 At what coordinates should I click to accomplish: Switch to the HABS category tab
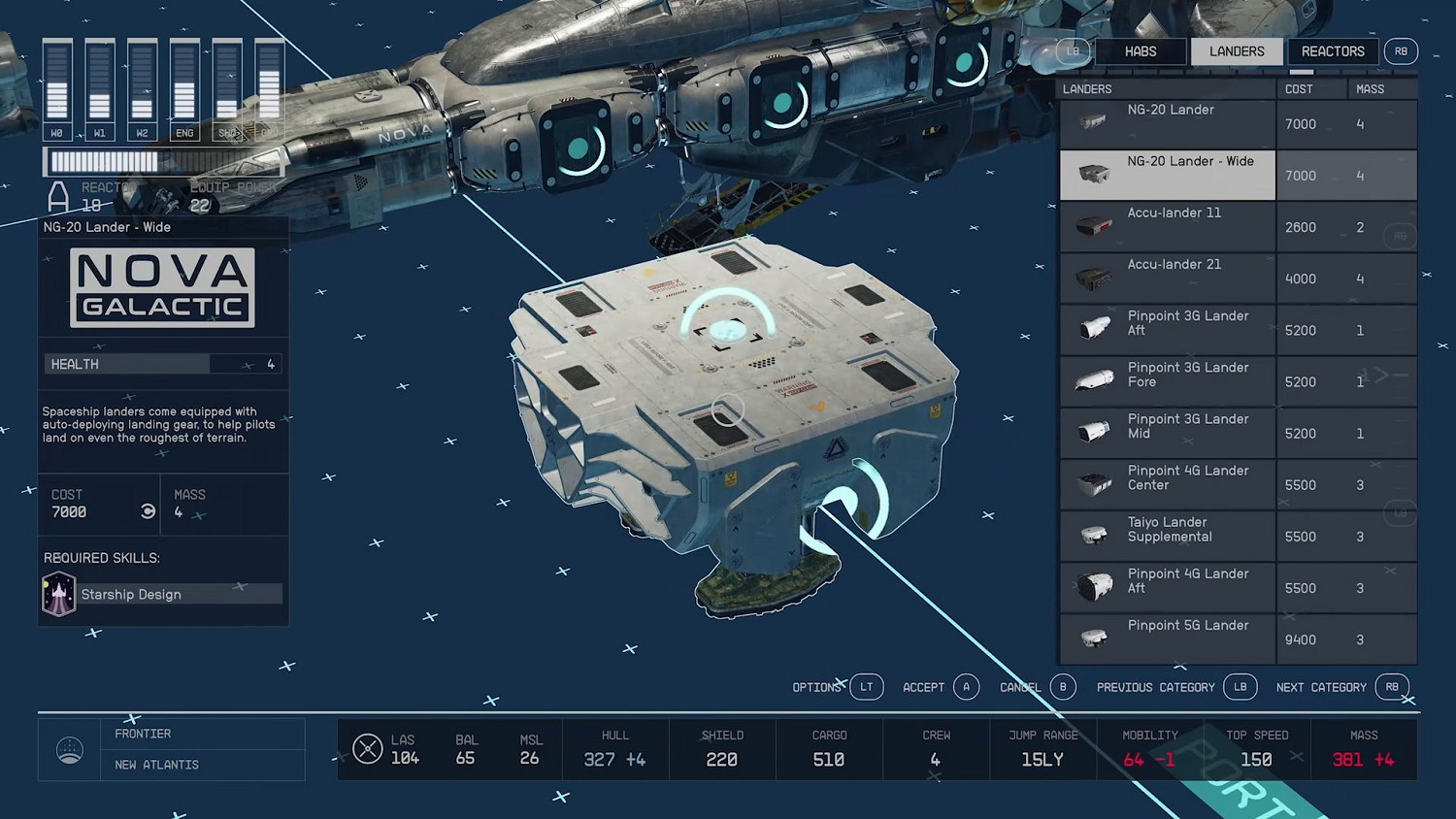[x=1140, y=51]
